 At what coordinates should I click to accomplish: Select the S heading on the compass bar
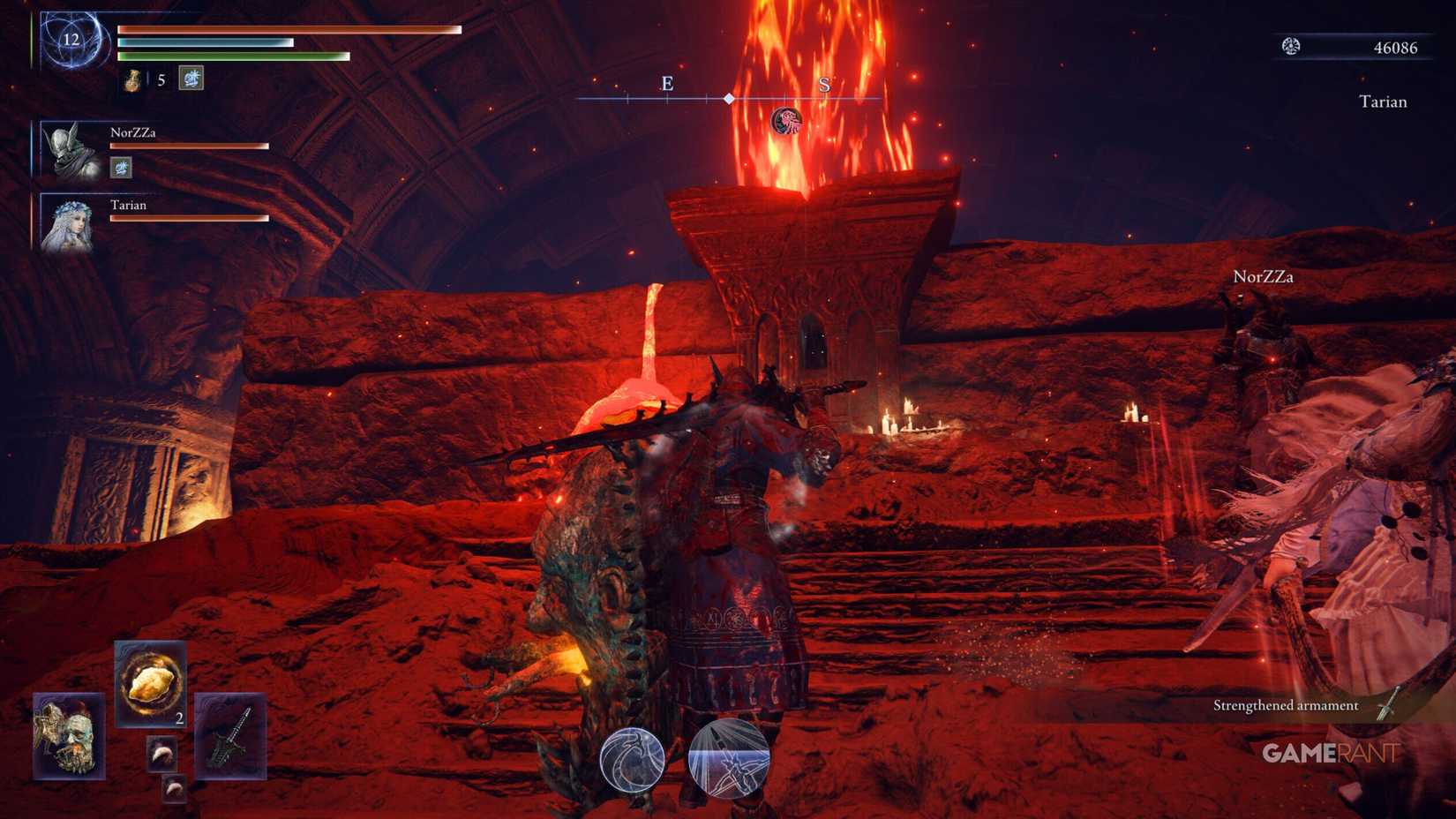824,84
